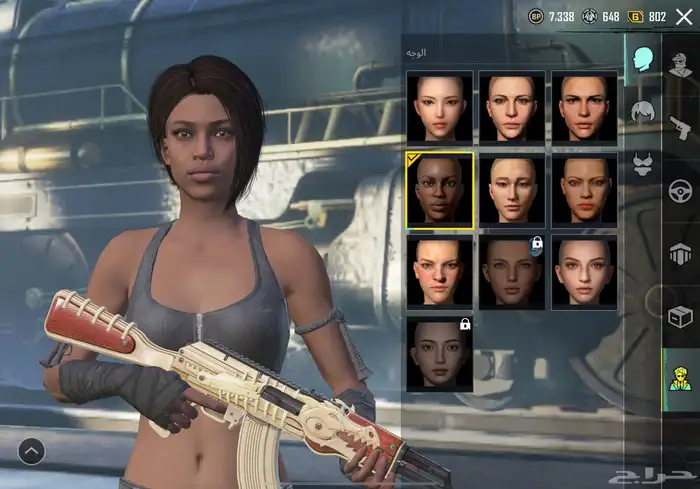The image size is (700, 489).
Task: Select the green character appearance category
Action: pos(681,380)
